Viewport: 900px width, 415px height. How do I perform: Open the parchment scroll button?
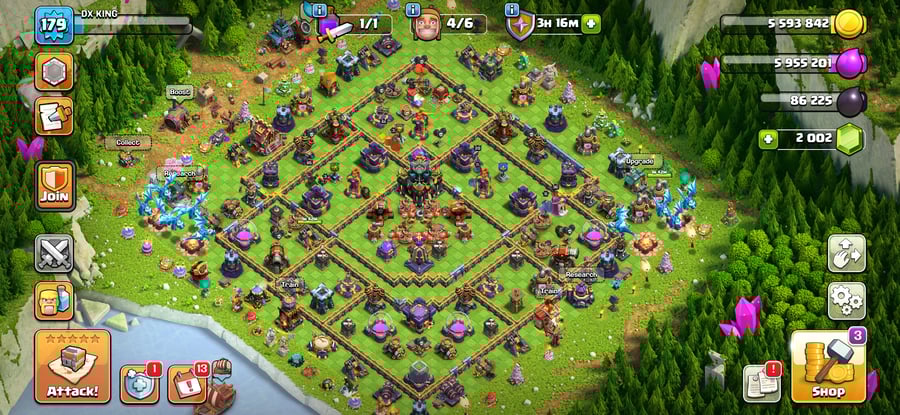[54, 116]
